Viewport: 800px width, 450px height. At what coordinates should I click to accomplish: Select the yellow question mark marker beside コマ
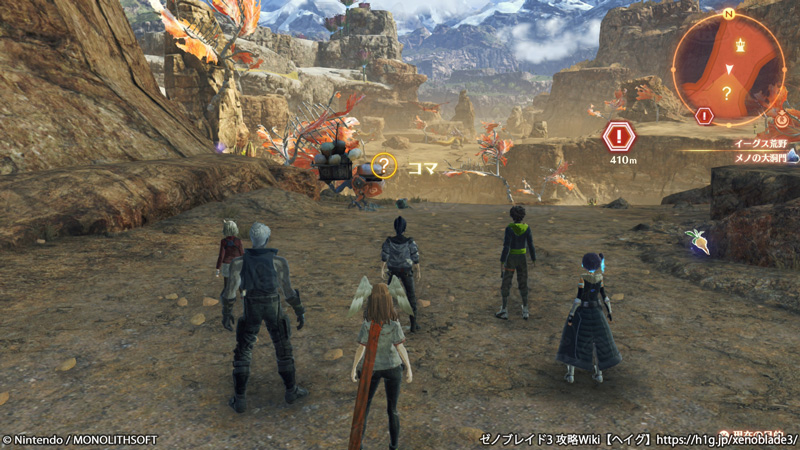pyautogui.click(x=384, y=165)
